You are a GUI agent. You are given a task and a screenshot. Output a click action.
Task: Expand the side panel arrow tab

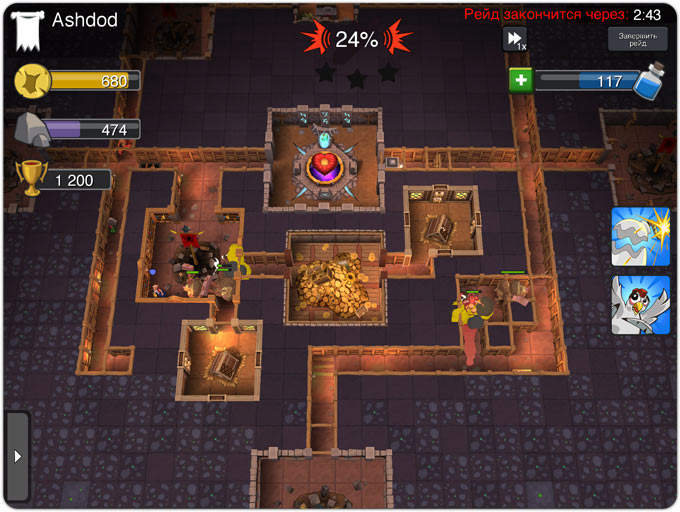click(x=17, y=456)
